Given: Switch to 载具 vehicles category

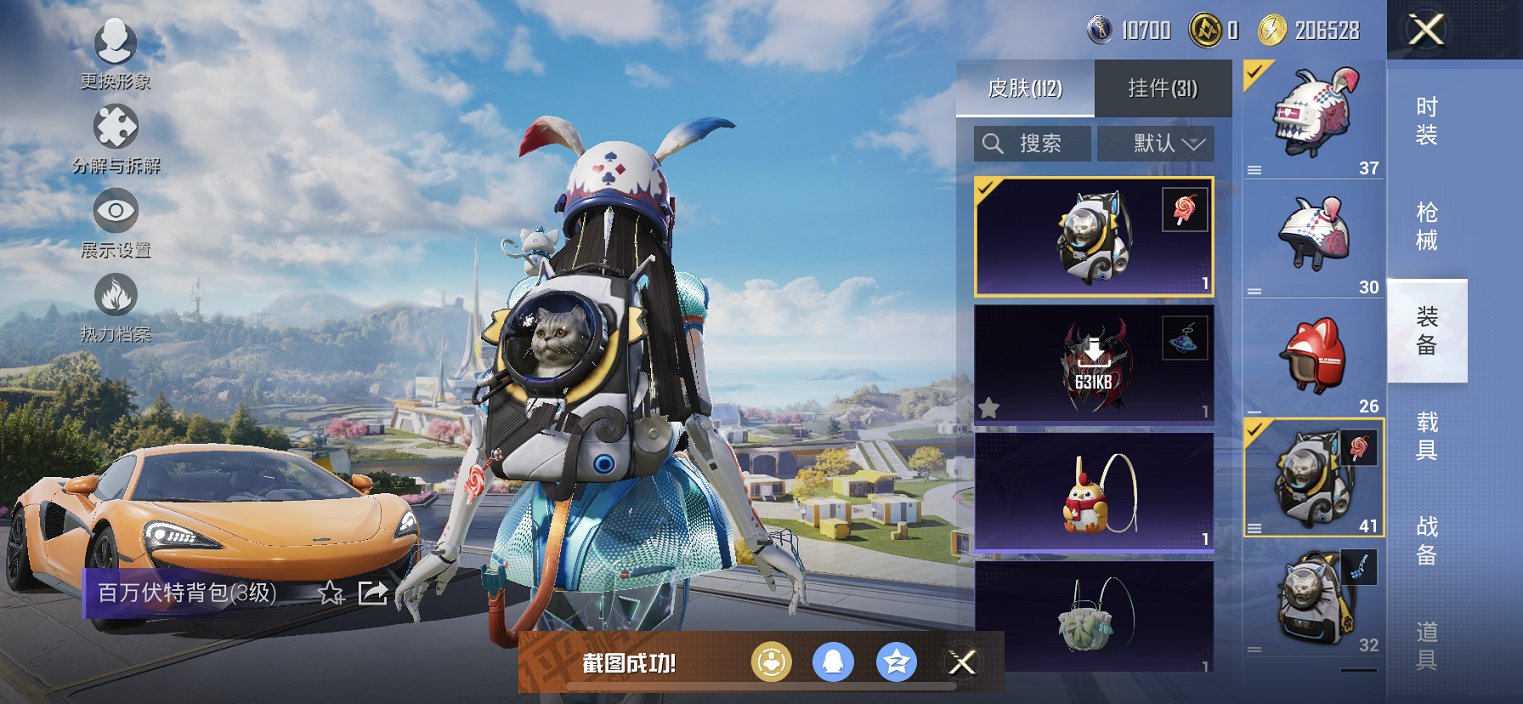Looking at the screenshot, I should pyautogui.click(x=1427, y=436).
